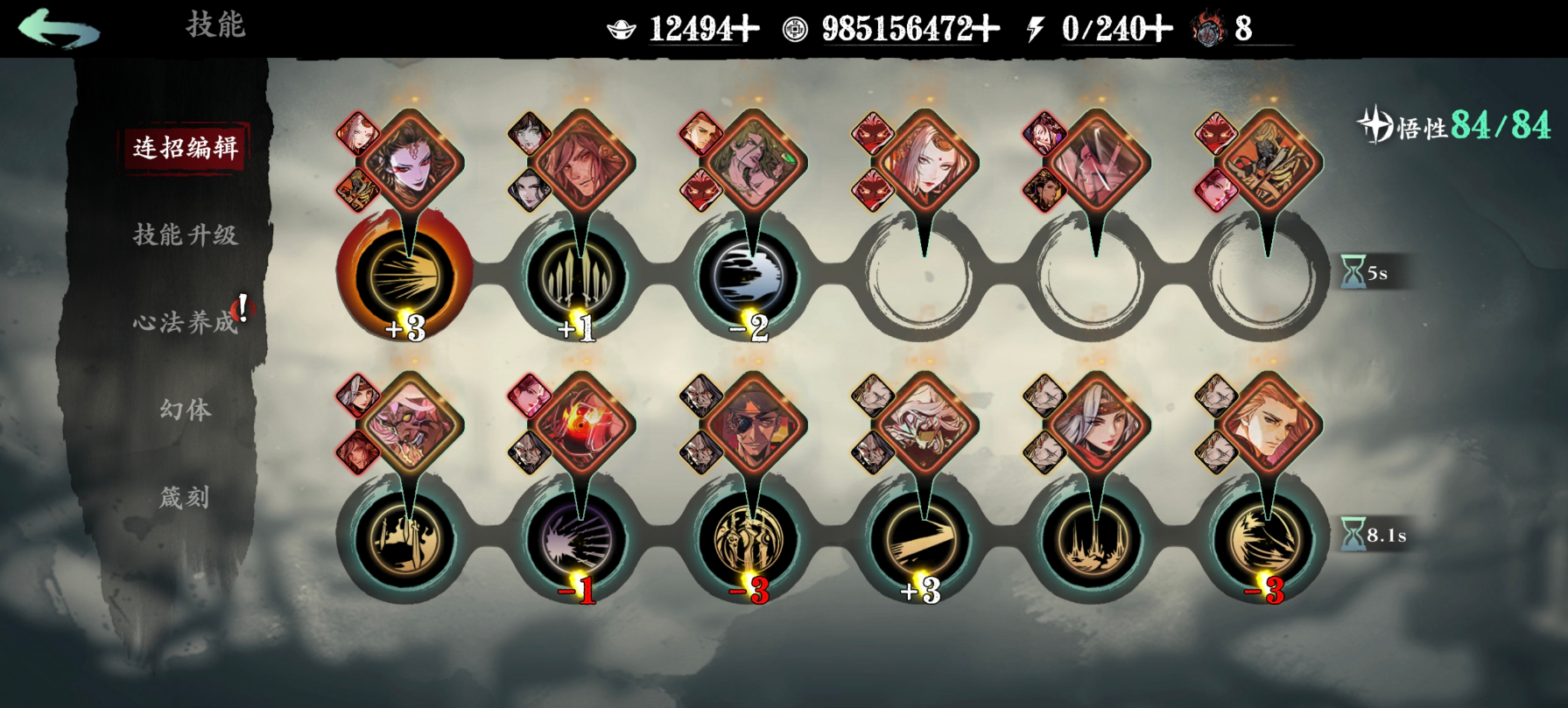Select the silver-white skill slot marked -2
The image size is (1568, 708).
pos(749,276)
